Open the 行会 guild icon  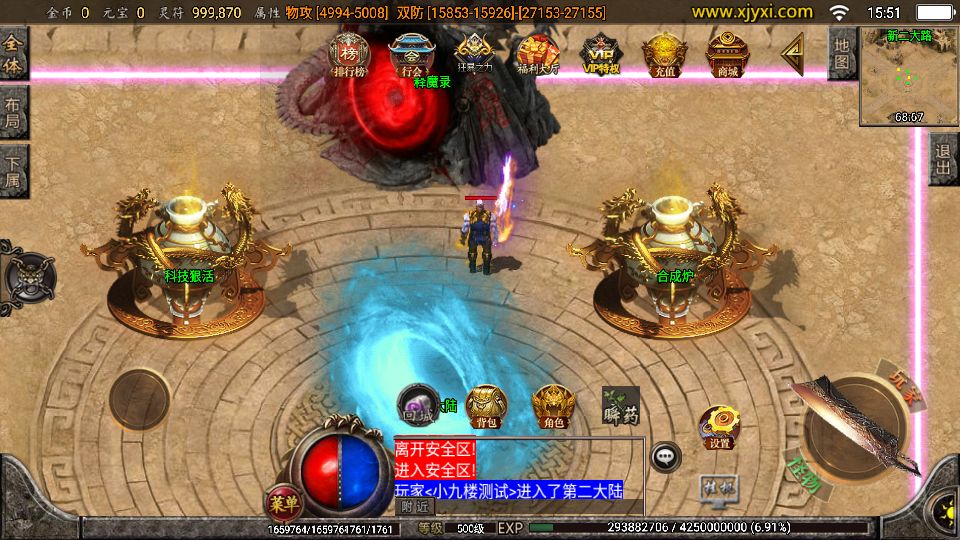[x=411, y=55]
